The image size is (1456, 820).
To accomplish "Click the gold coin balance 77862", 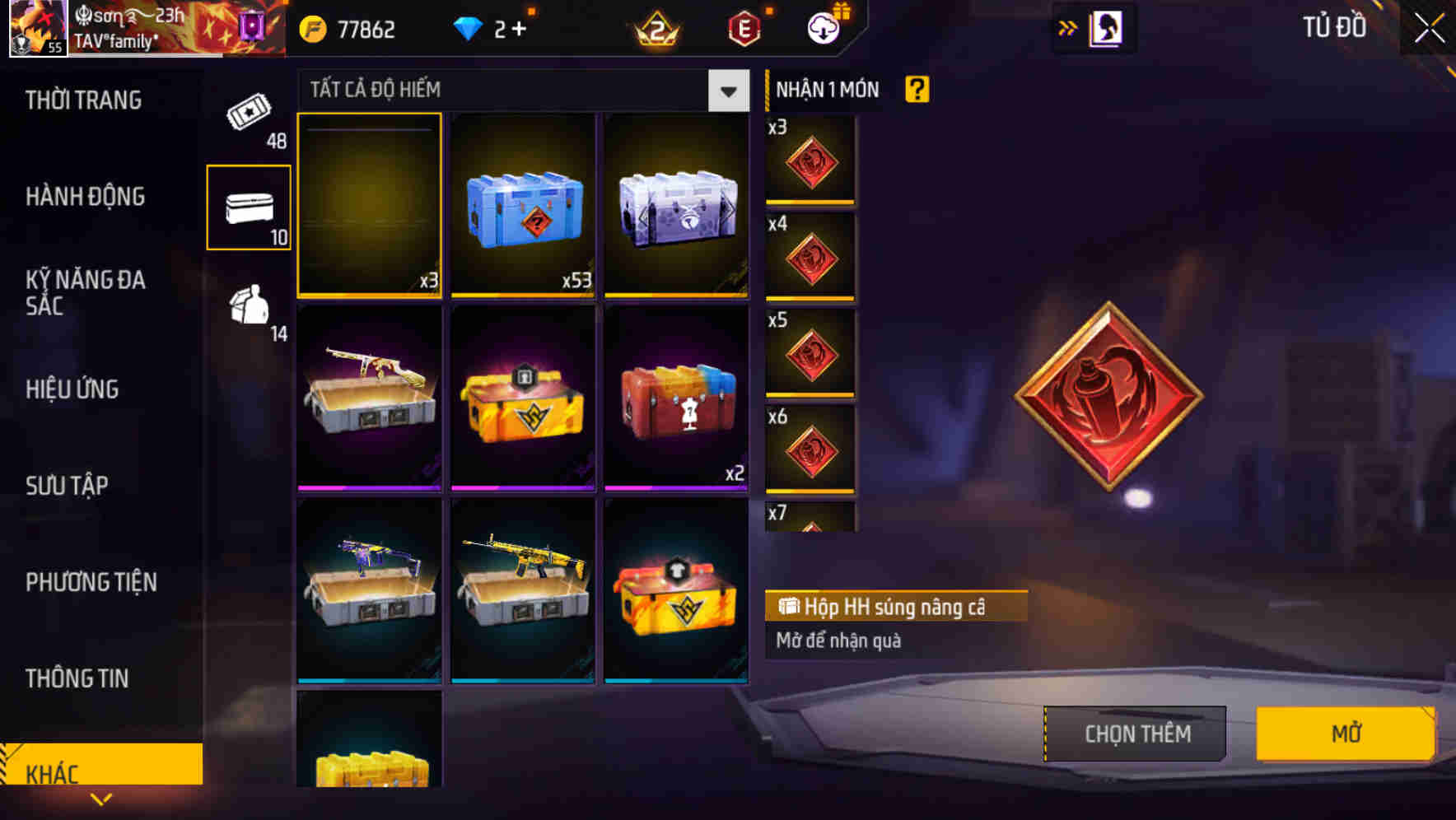I will pos(346,27).
